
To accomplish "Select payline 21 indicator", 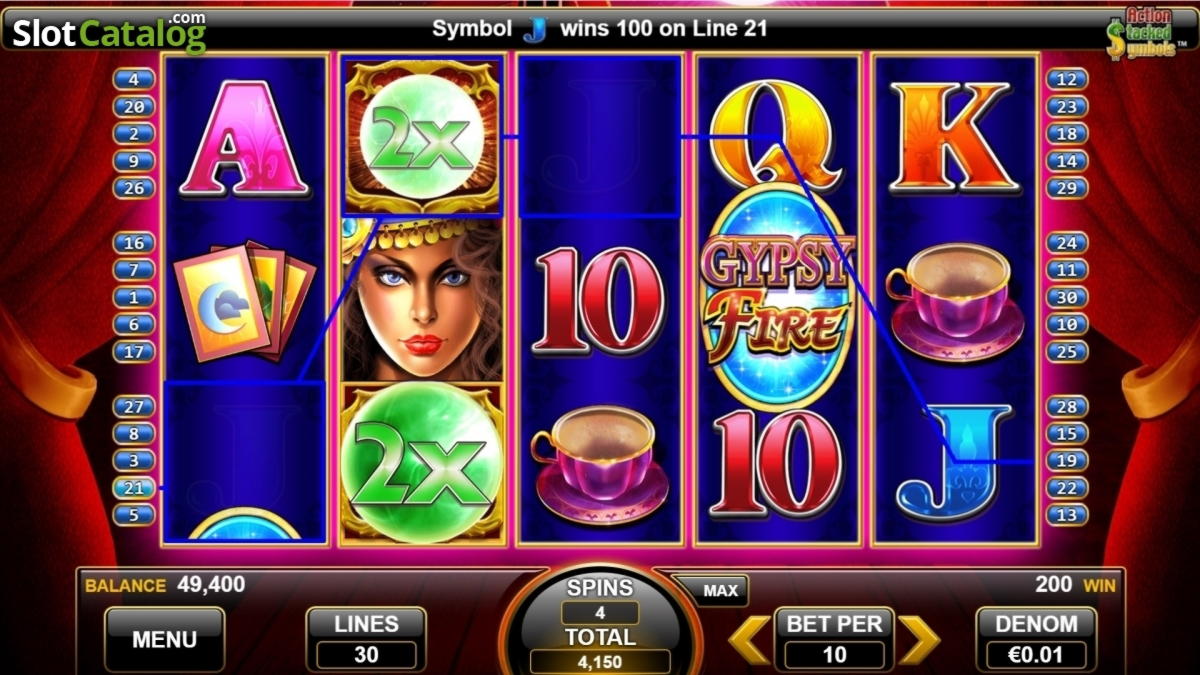I will coord(134,488).
